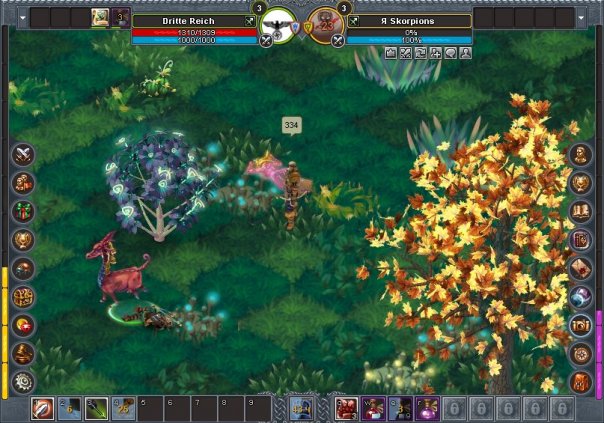Use the purple potion in the quick slot
This screenshot has height=423, width=604.
click(426, 408)
